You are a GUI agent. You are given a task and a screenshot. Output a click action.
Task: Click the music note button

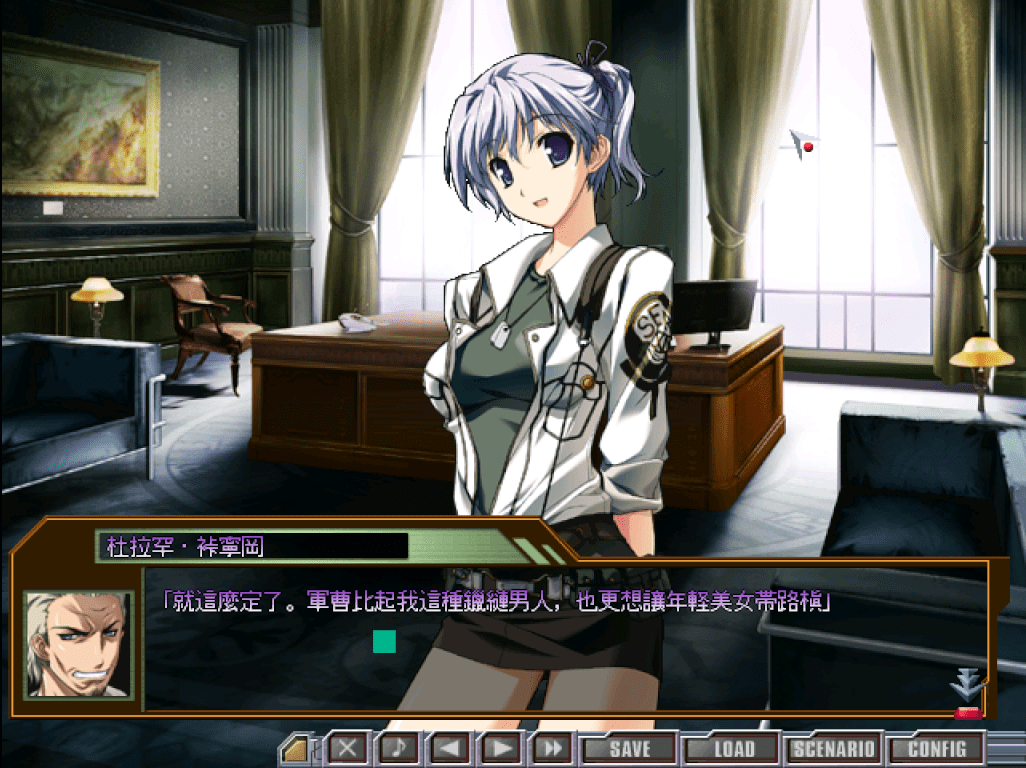click(399, 748)
